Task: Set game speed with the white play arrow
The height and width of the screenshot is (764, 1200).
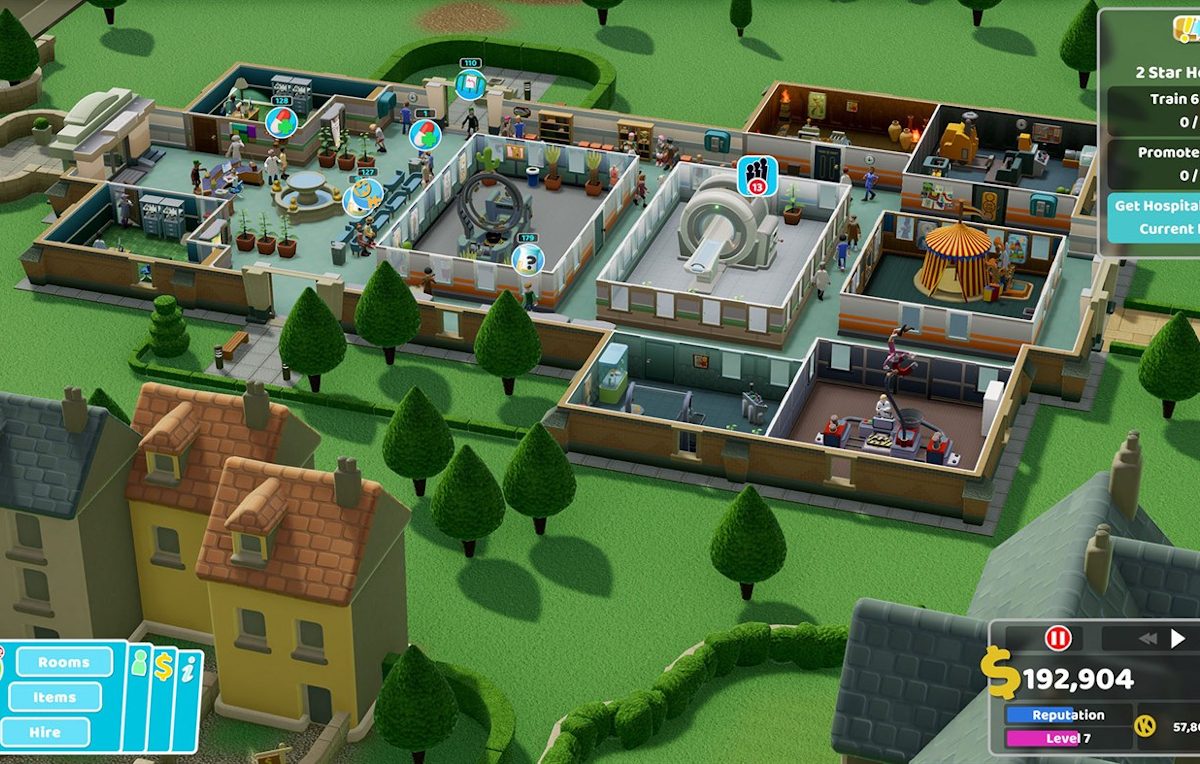Action: (x=1178, y=638)
